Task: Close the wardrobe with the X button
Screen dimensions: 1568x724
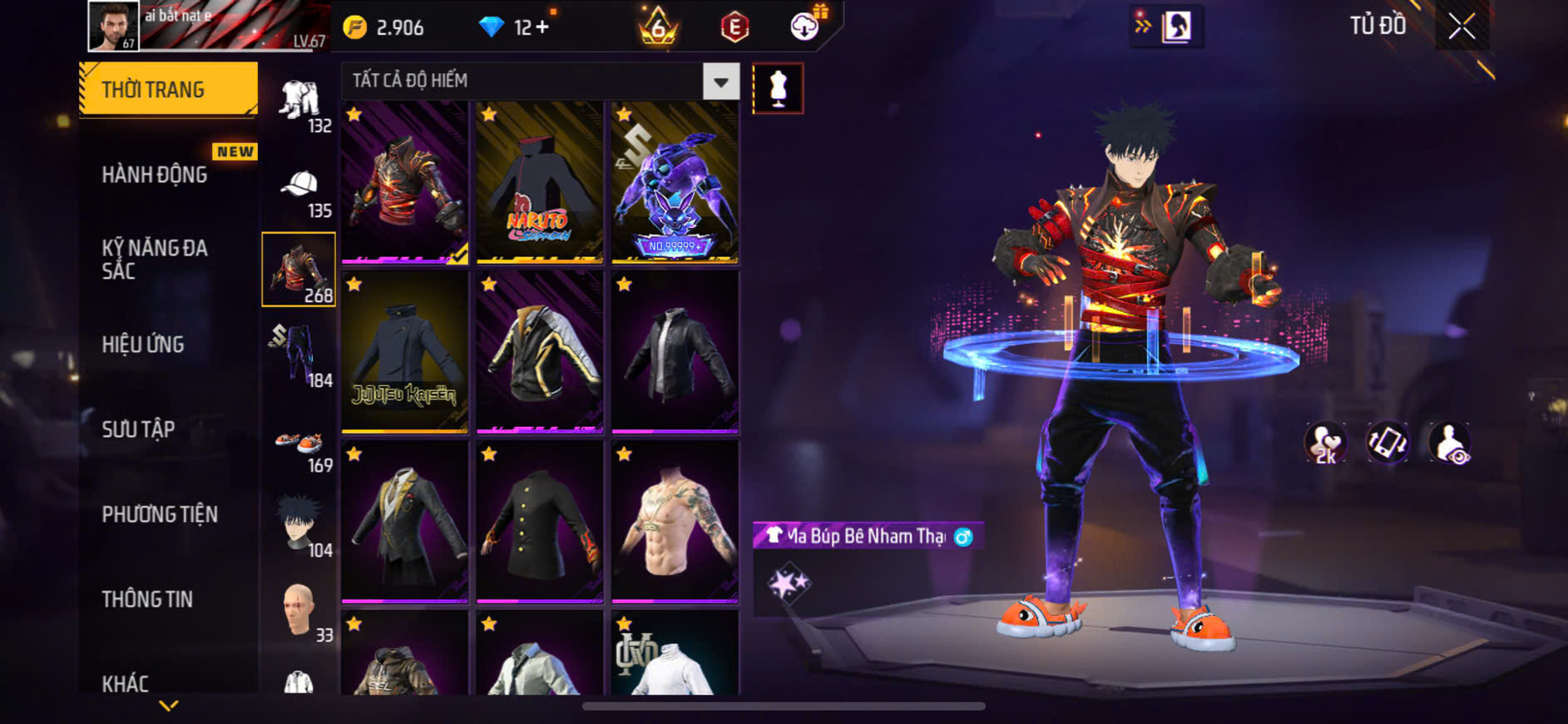Action: click(x=1462, y=27)
